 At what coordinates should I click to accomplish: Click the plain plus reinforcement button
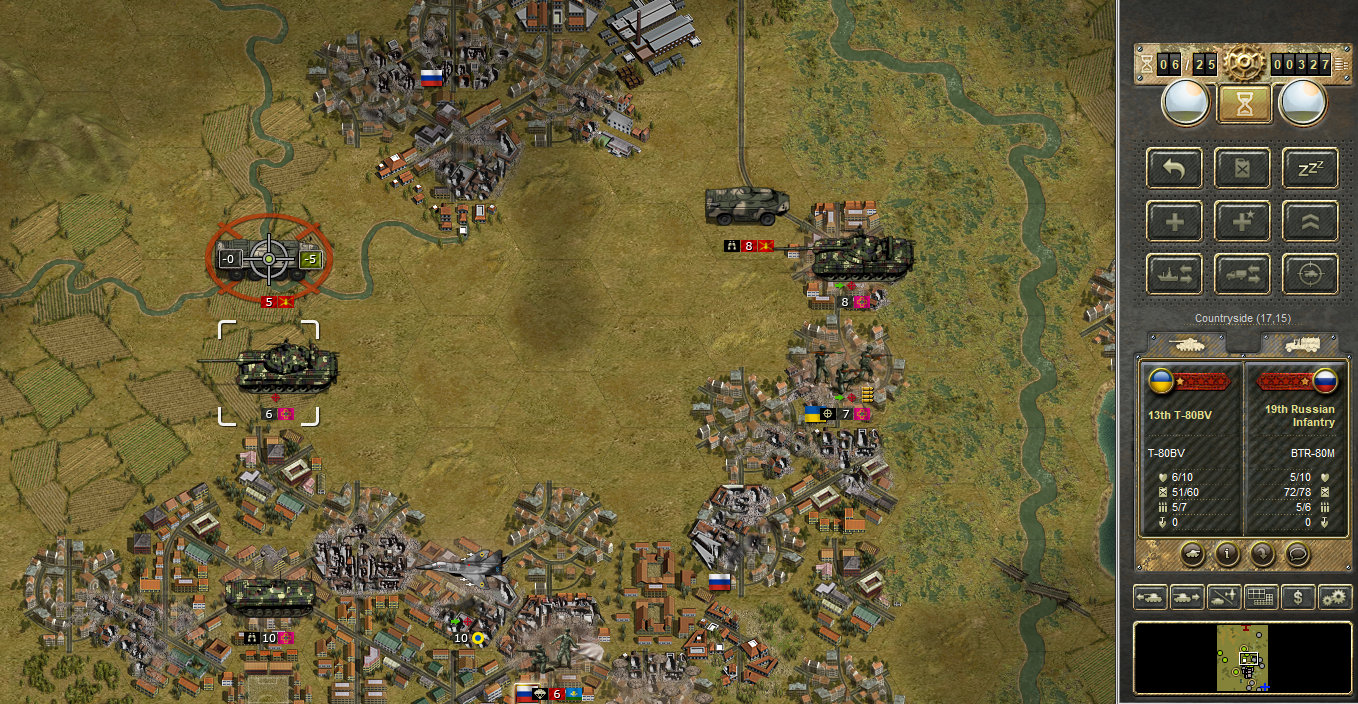(x=1174, y=221)
